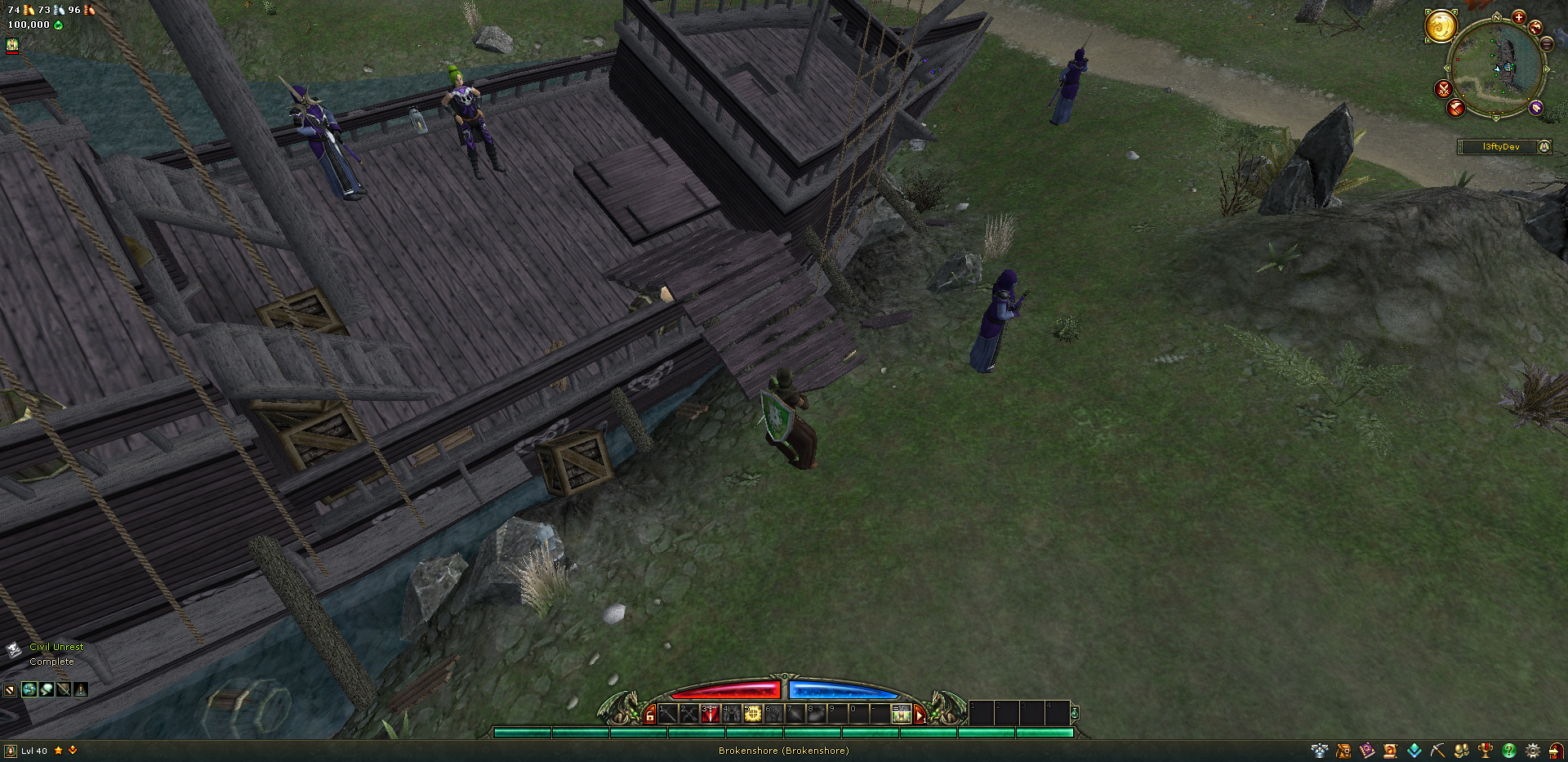Open the quest scroll icon

point(1389,750)
